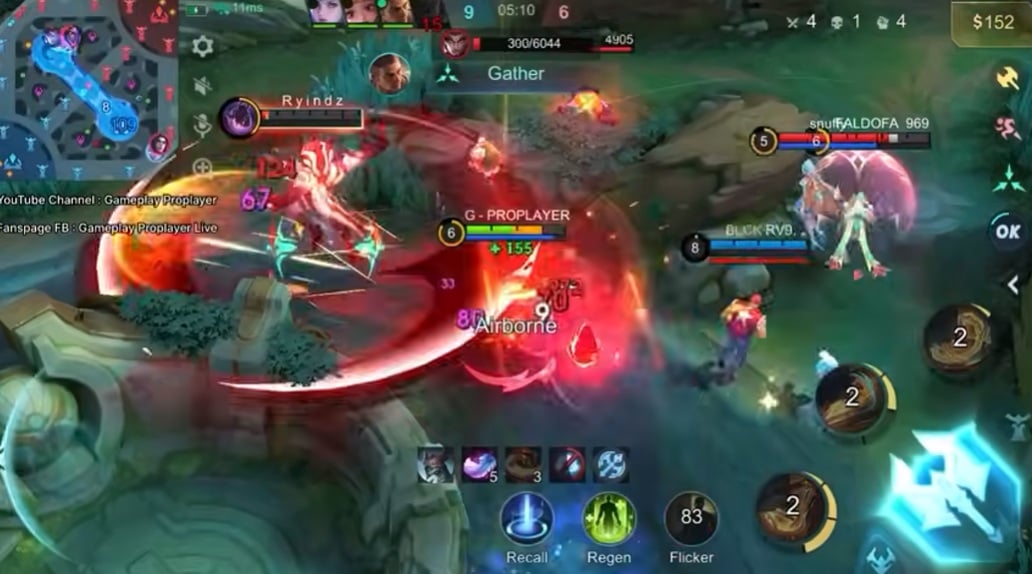Select the purple item with count 5
This screenshot has height=574, width=1032.
pyautogui.click(x=479, y=465)
